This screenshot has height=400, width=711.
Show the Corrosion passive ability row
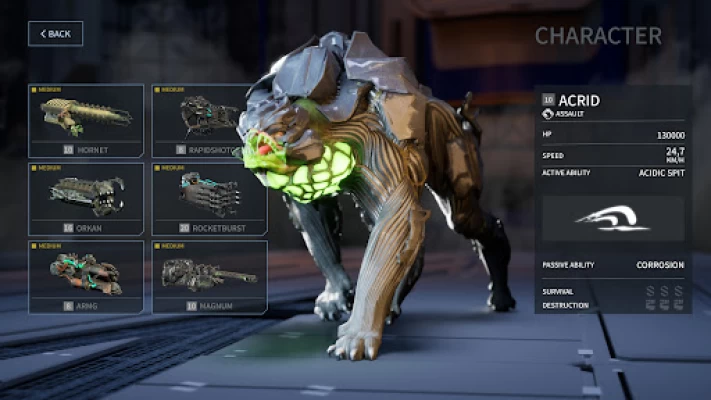613,265
